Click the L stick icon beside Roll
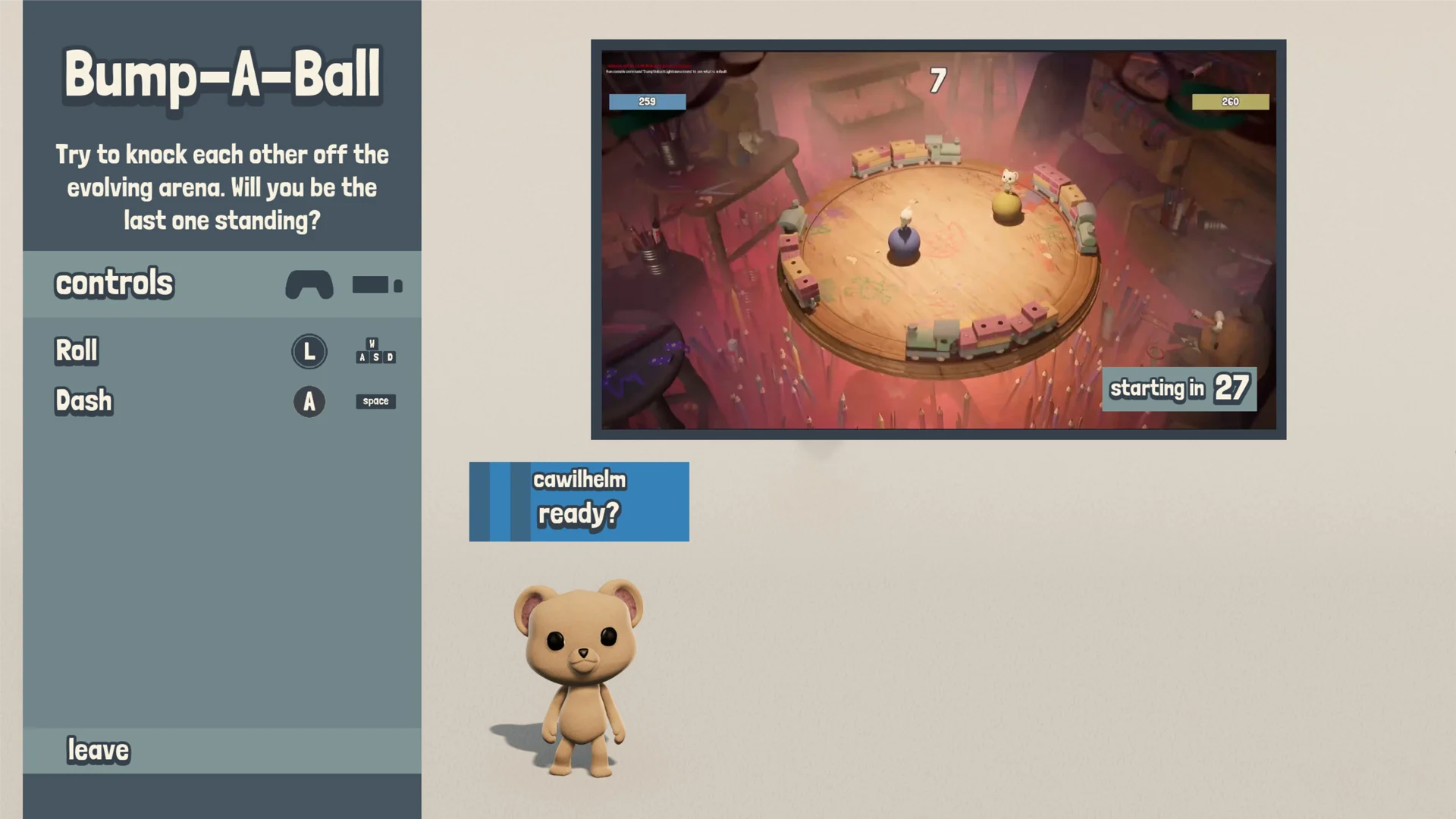The image size is (1456, 819). pos(309,351)
